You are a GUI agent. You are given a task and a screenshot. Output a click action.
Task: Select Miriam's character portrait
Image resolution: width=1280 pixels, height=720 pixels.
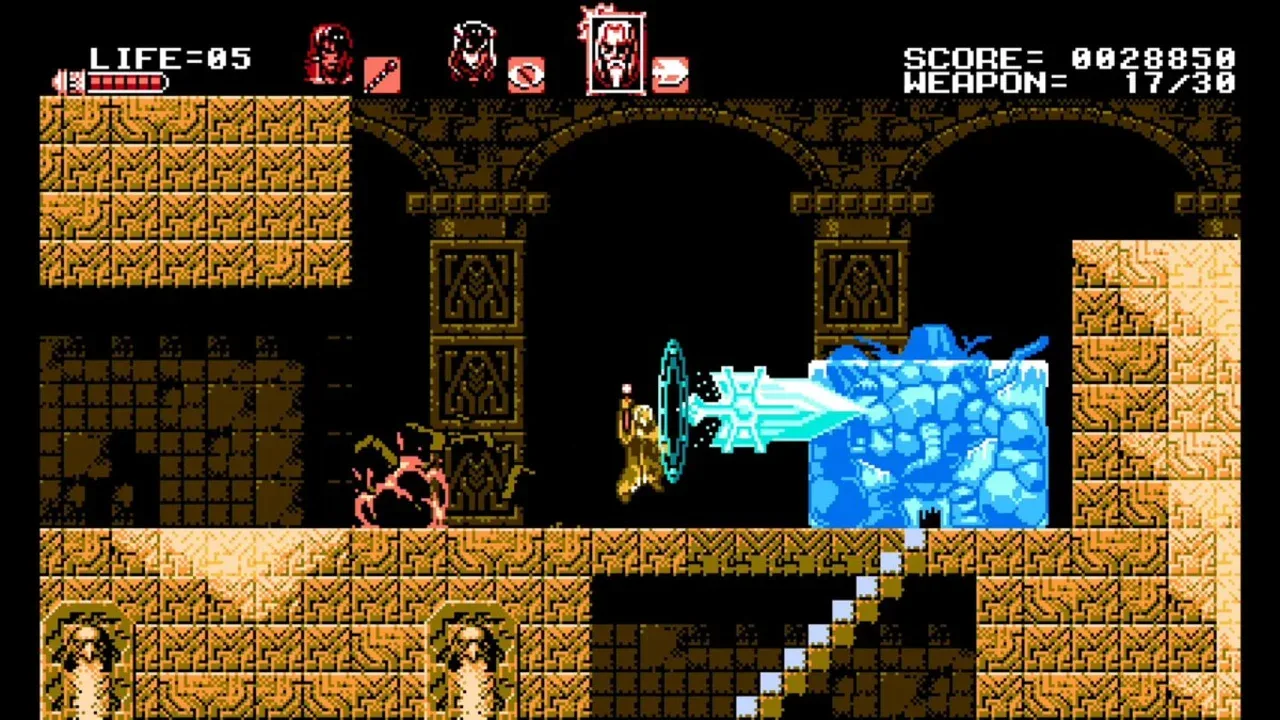click(330, 55)
